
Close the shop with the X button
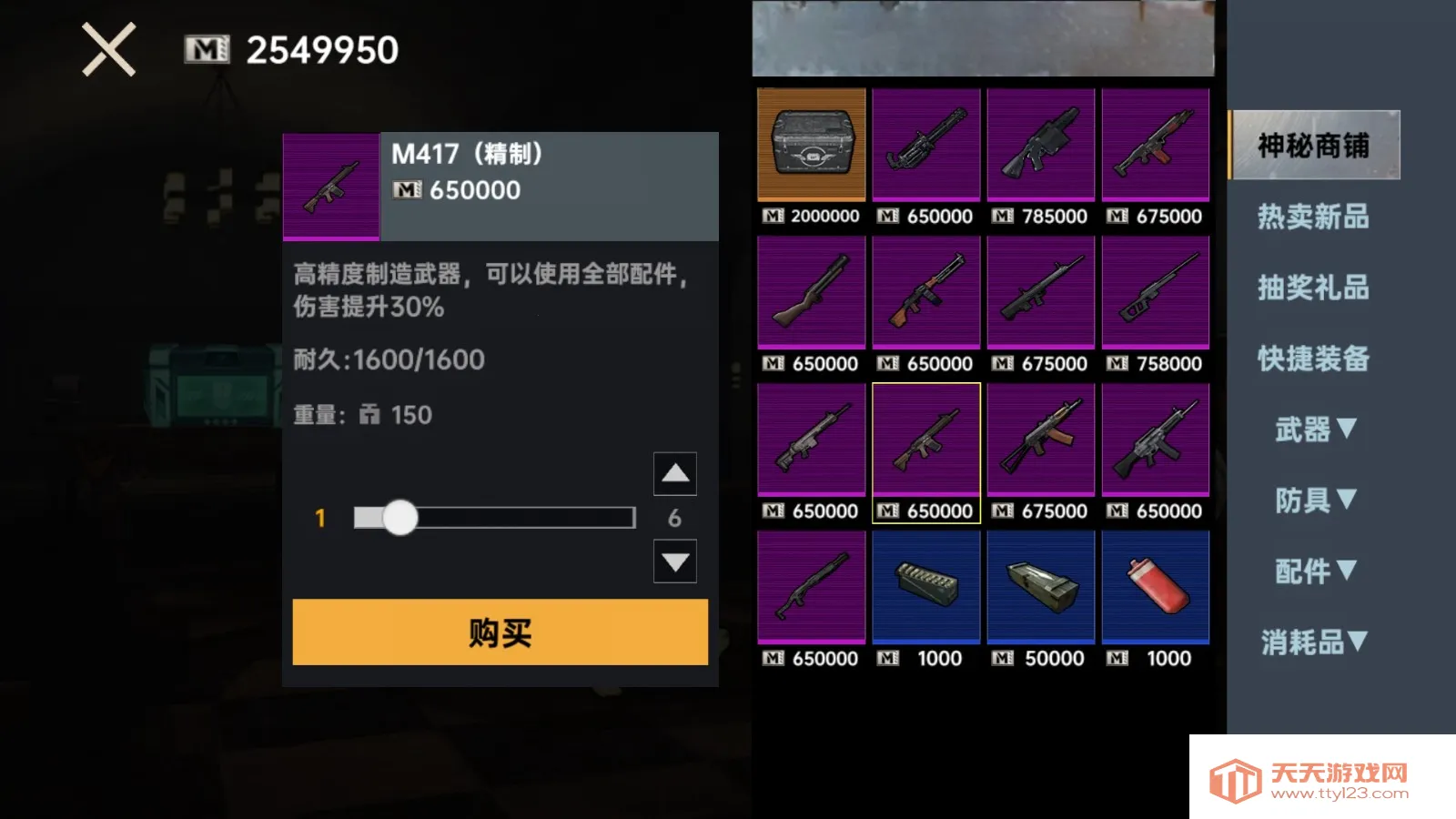(x=109, y=49)
